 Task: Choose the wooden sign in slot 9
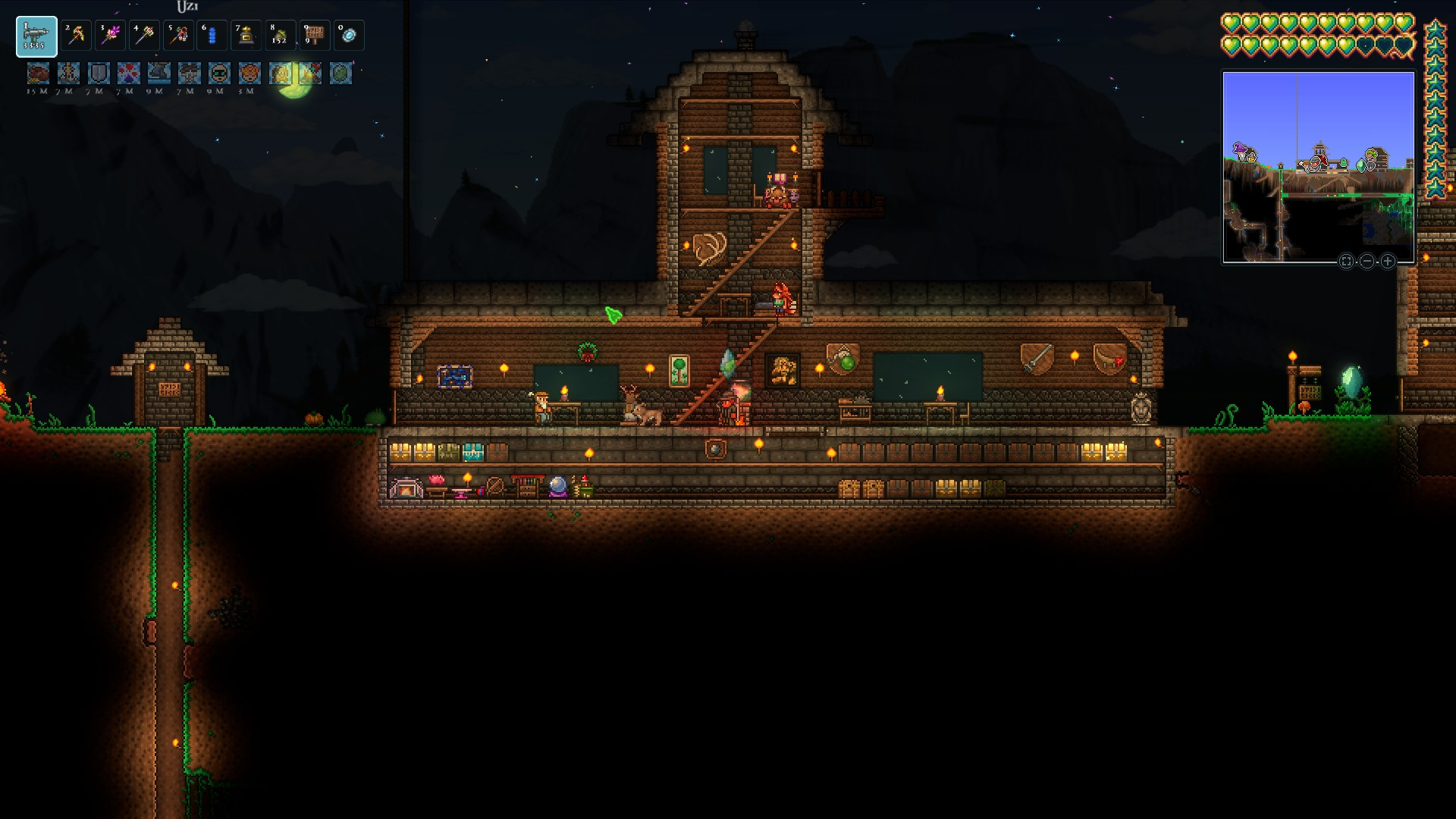pos(315,36)
